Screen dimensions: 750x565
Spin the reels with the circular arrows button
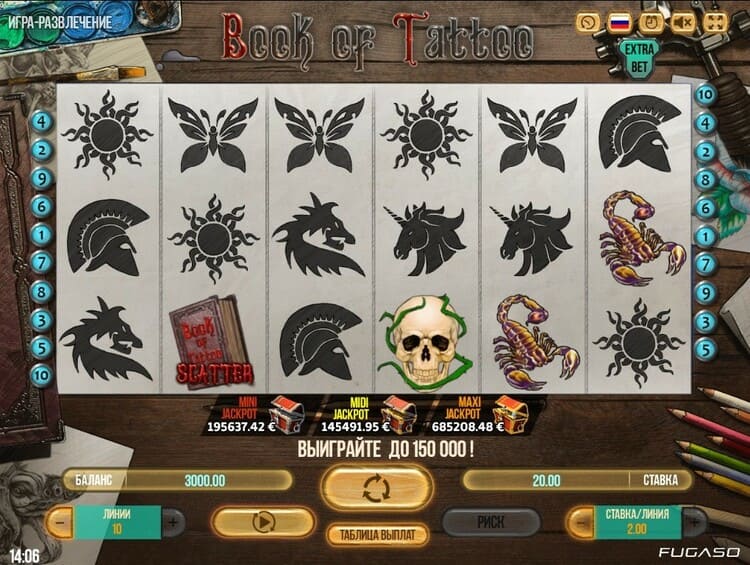point(377,488)
